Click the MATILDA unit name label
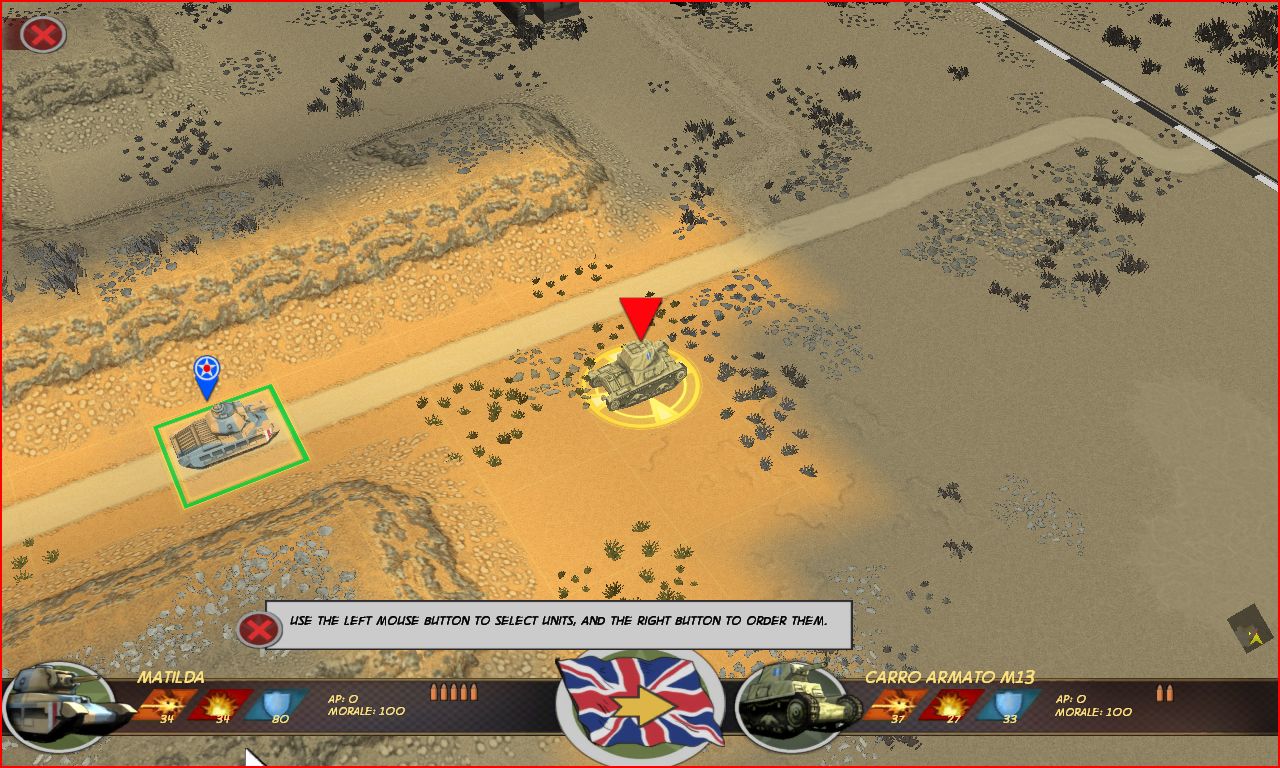The image size is (1280, 768). (170, 678)
